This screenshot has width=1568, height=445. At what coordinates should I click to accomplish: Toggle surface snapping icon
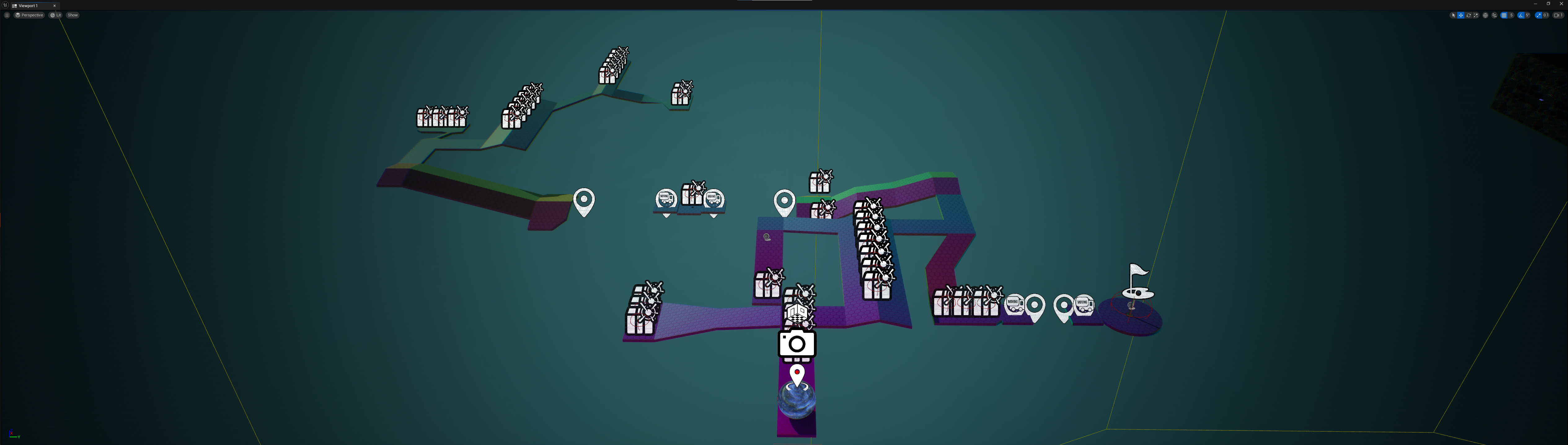(x=1494, y=16)
